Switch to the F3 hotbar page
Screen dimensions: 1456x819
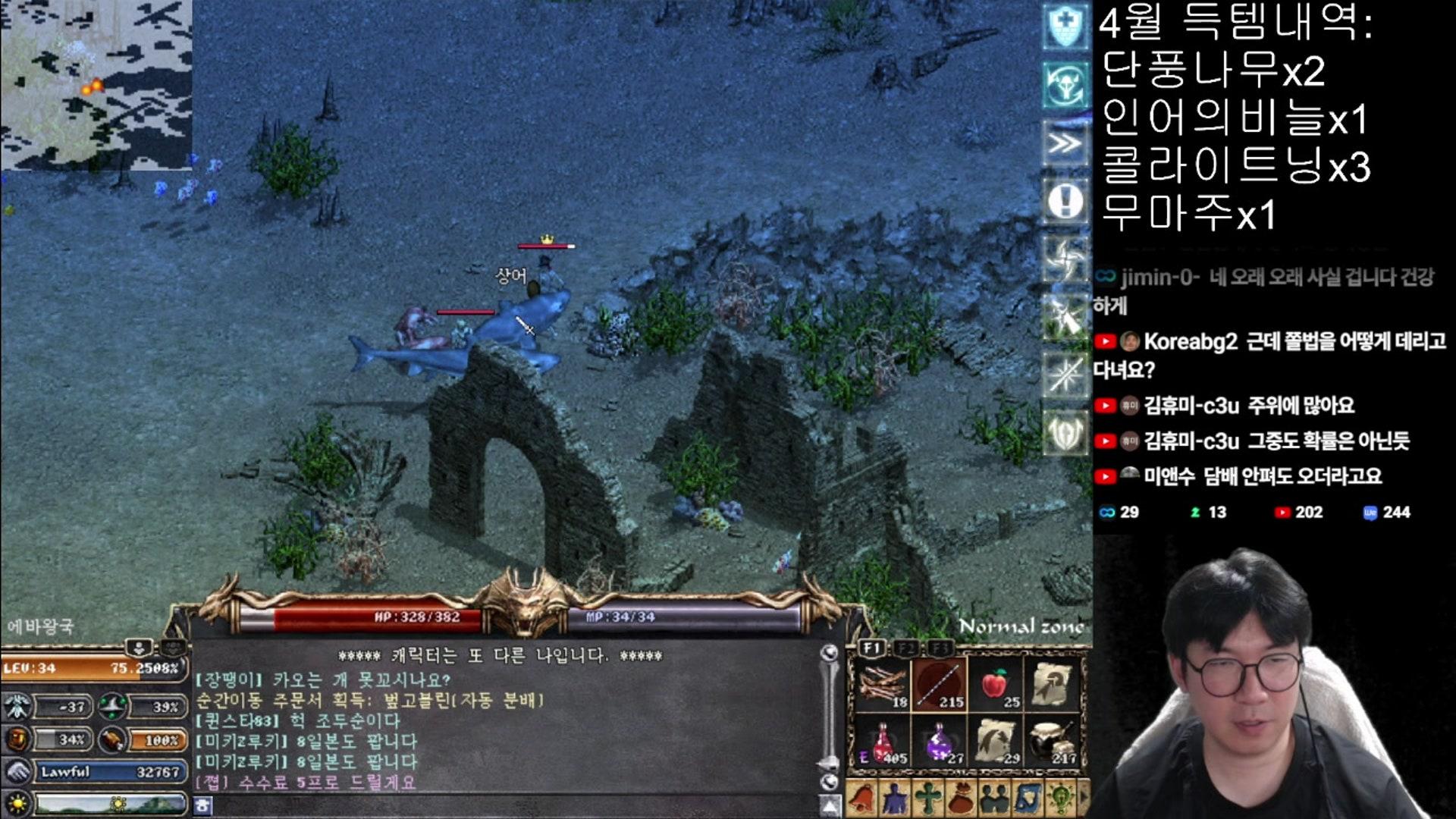(x=940, y=648)
